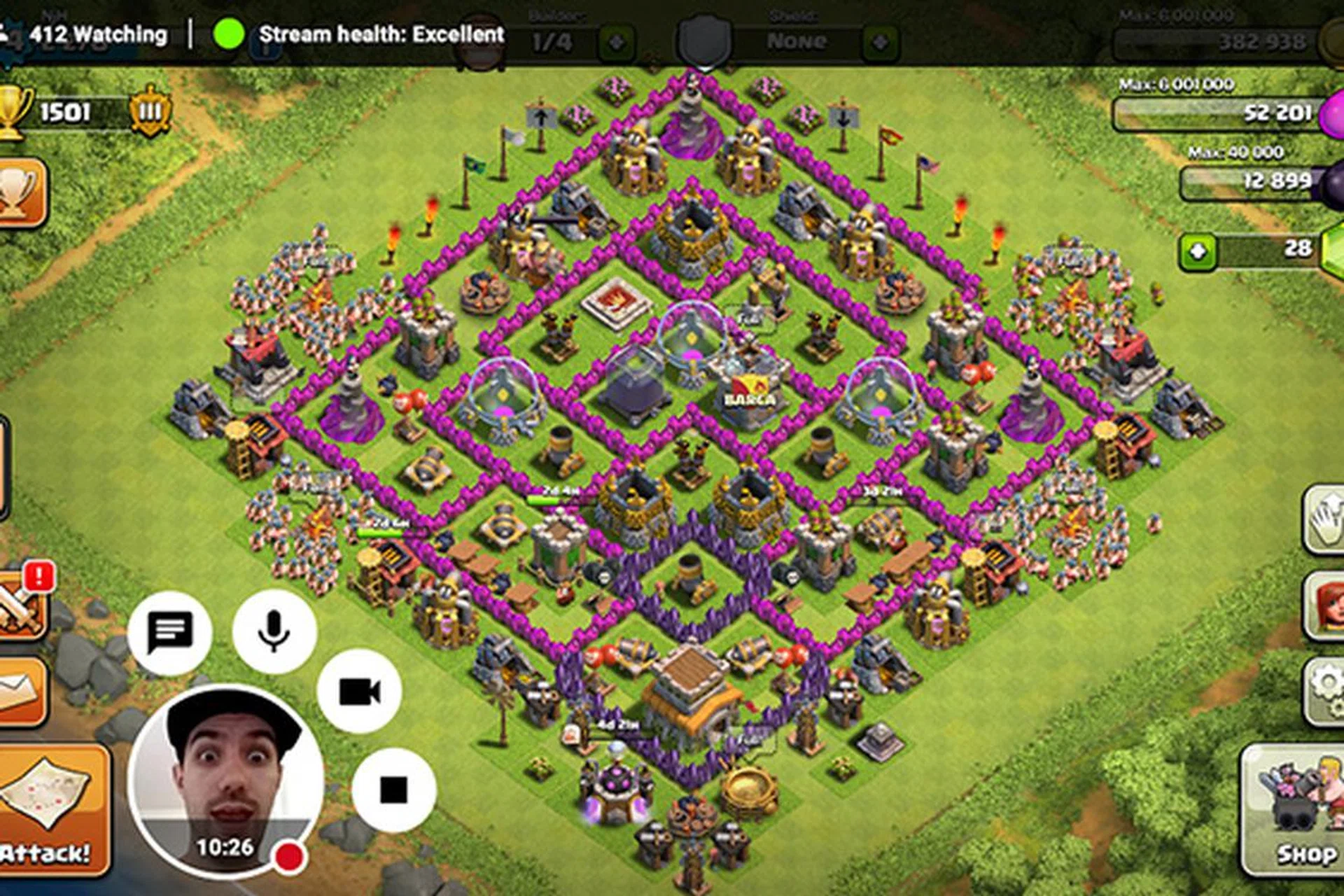The image size is (1344, 896).
Task: Open the red-haired hero portrait button
Action: (x=1325, y=605)
